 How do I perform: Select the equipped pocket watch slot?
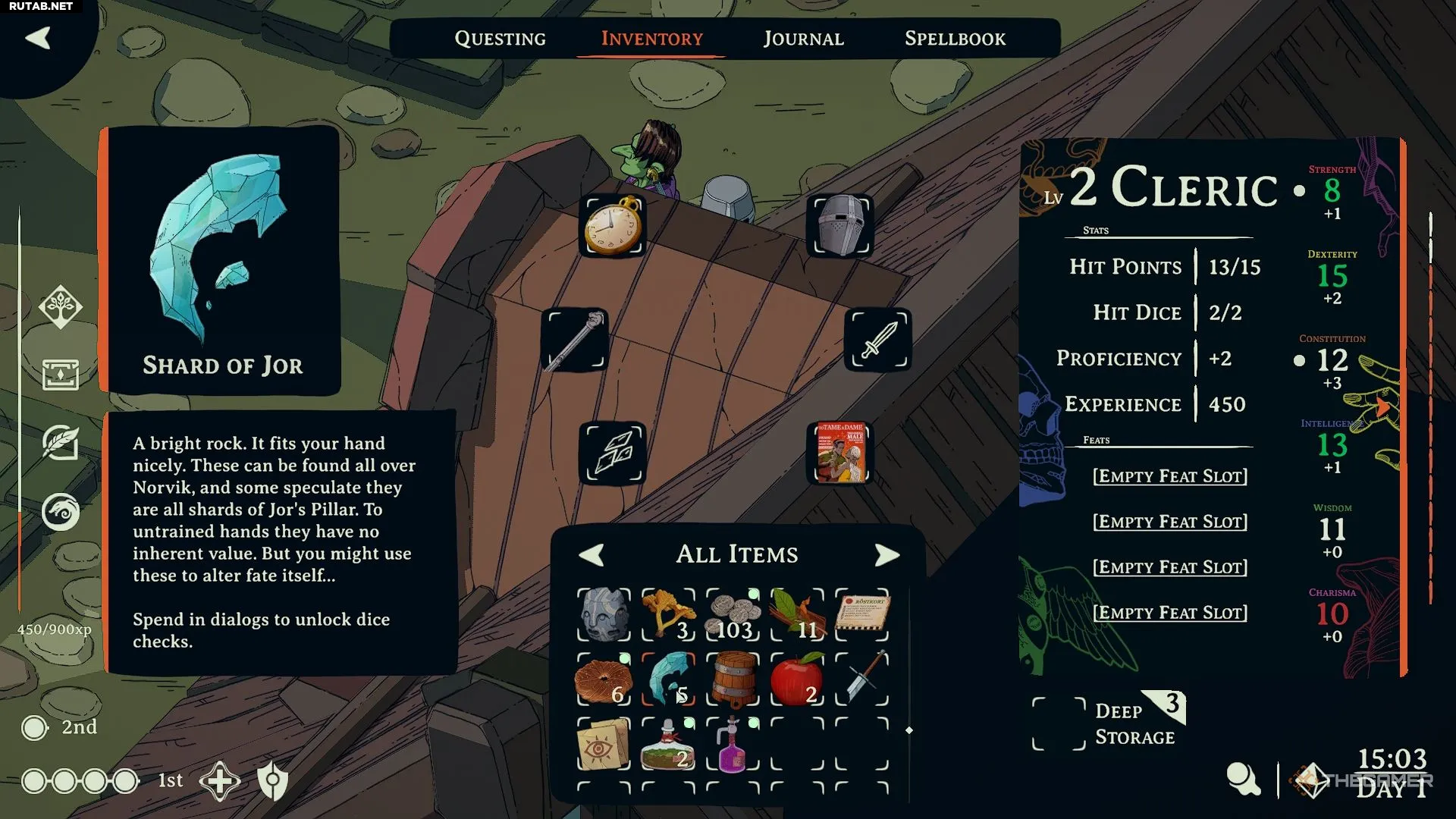(613, 226)
